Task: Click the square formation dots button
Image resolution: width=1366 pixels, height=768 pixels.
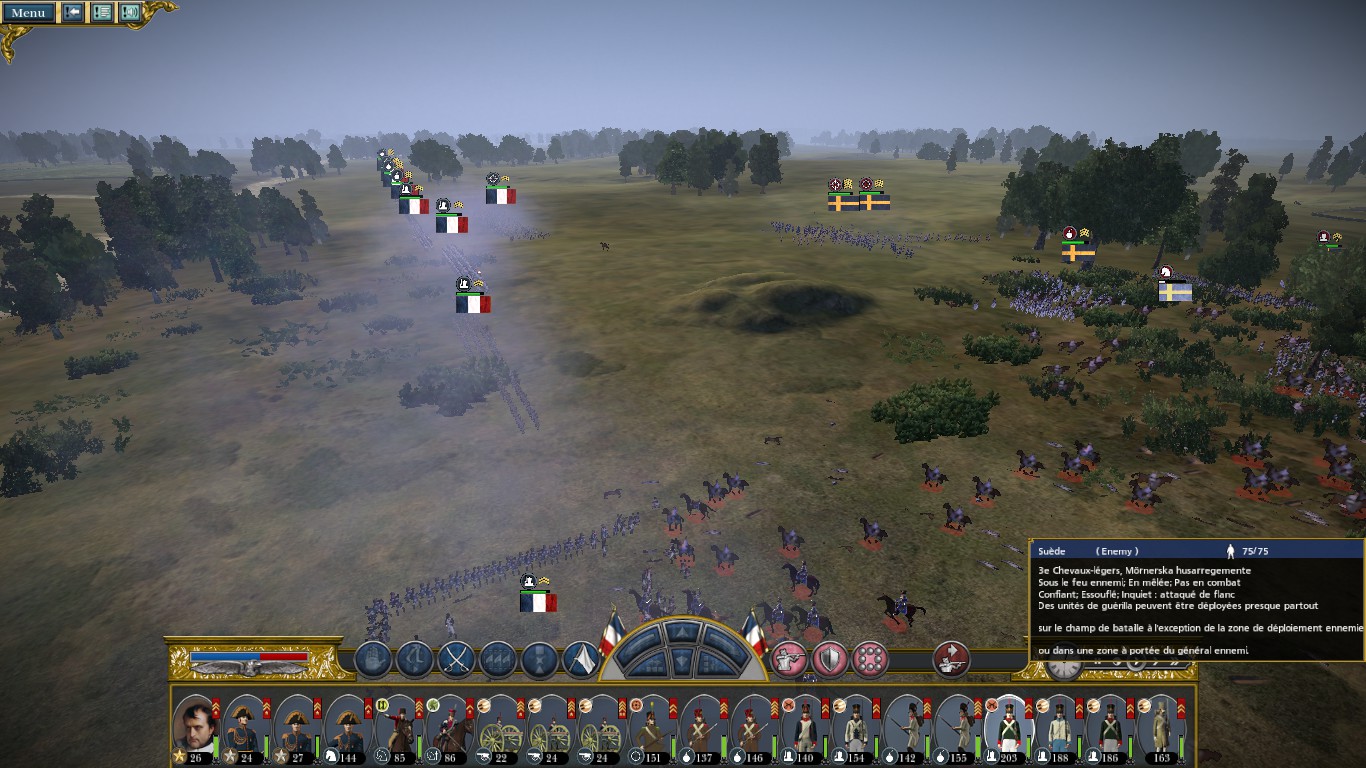Action: [869, 659]
